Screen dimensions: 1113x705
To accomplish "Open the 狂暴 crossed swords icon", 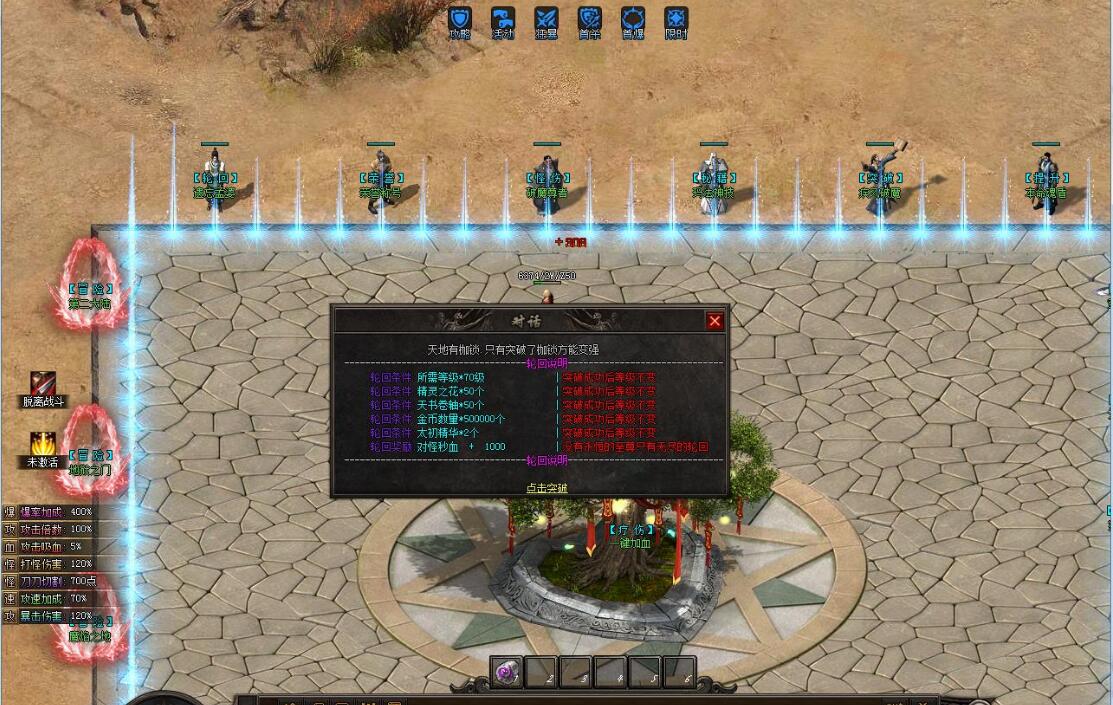I will pos(546,20).
